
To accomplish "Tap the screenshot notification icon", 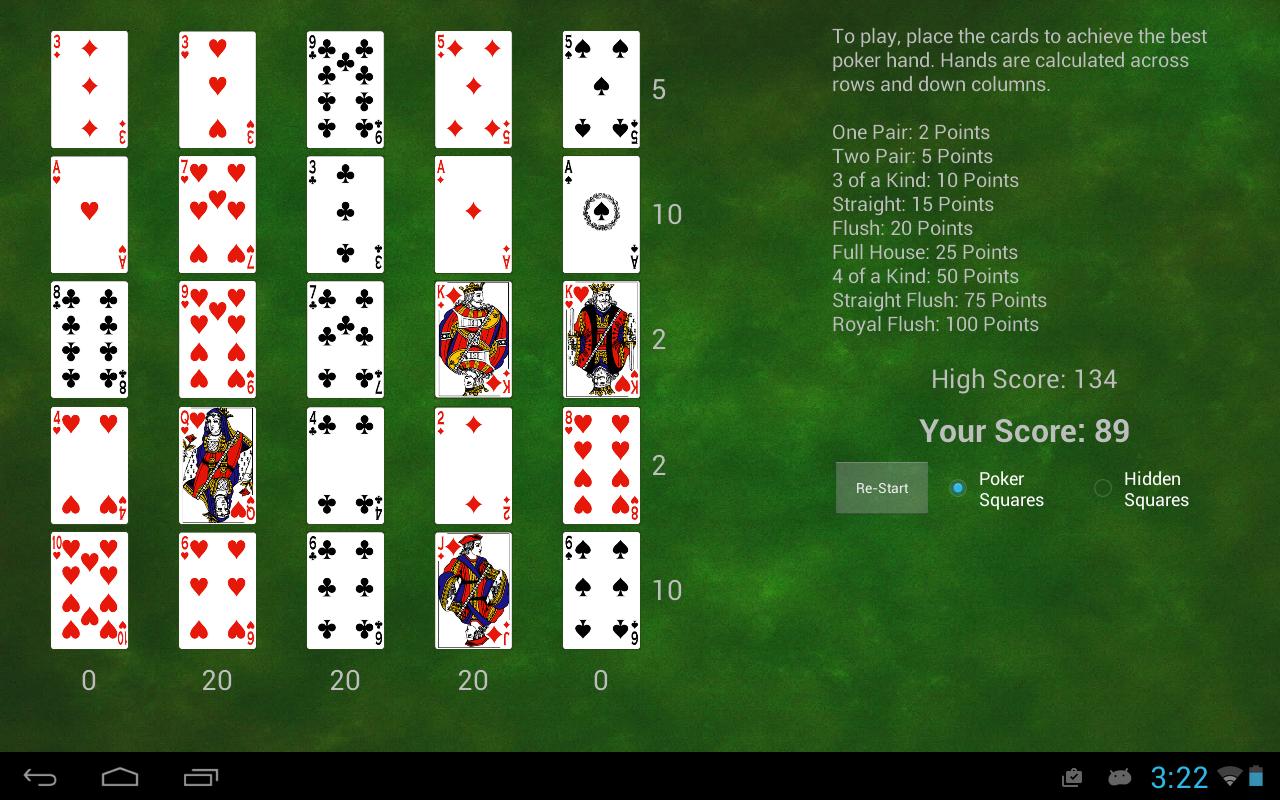I will 1071,777.
